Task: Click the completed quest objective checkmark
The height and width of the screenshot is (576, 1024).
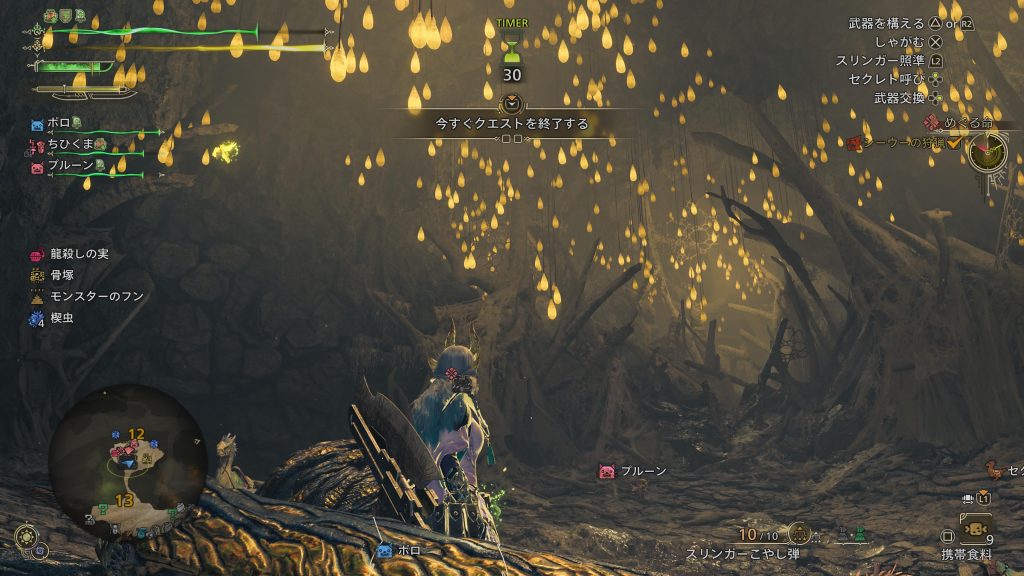Action: 954,144
